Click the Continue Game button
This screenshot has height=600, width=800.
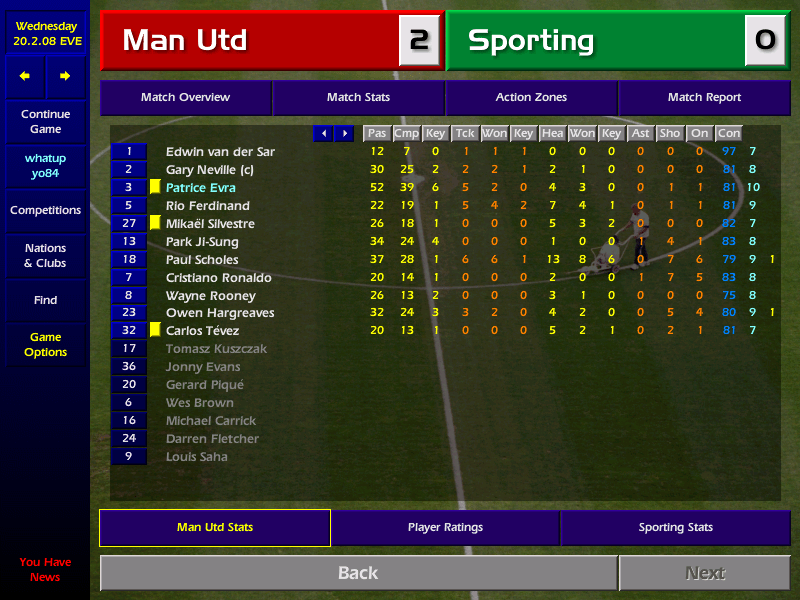[x=45, y=122]
